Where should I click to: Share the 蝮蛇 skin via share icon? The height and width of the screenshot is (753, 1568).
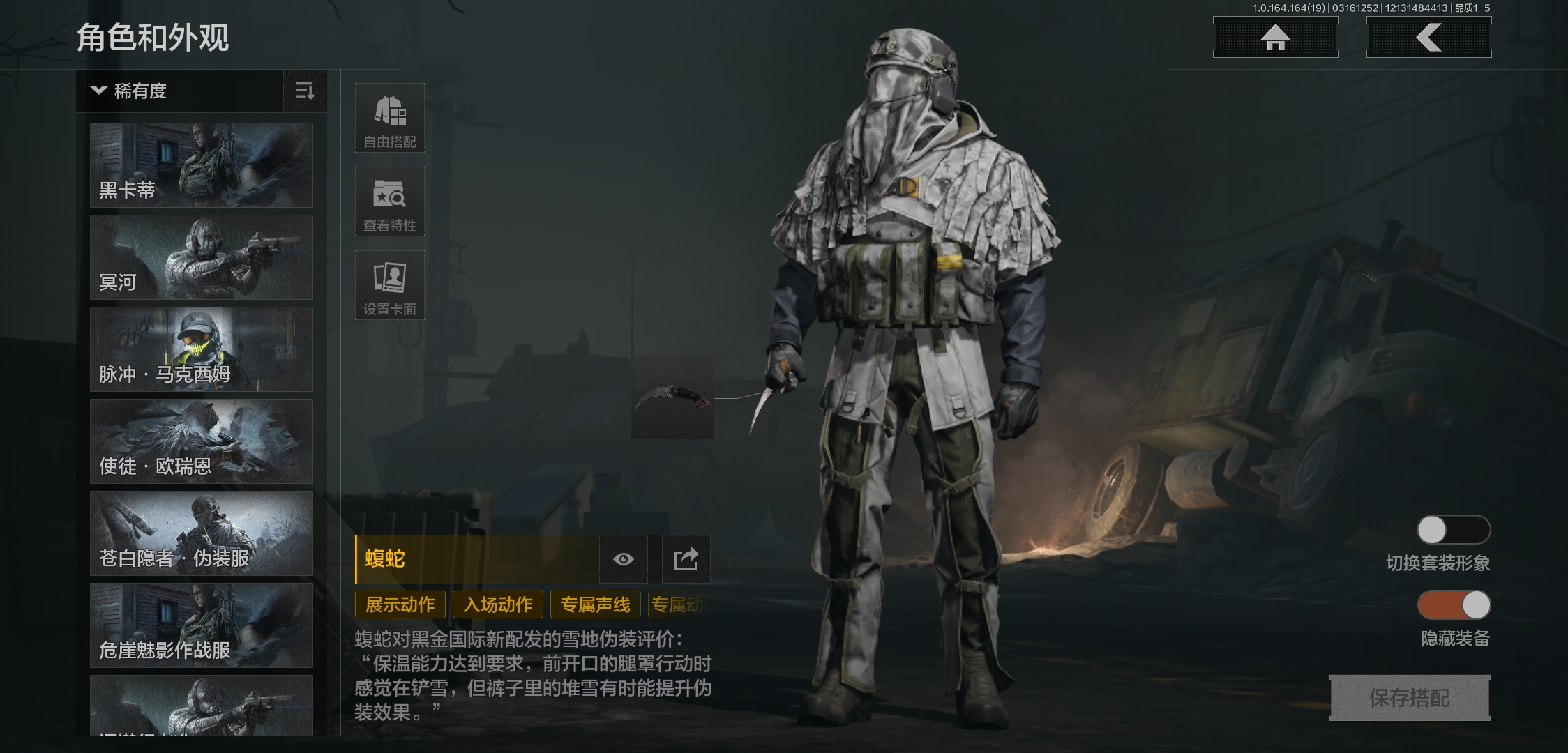click(x=685, y=559)
